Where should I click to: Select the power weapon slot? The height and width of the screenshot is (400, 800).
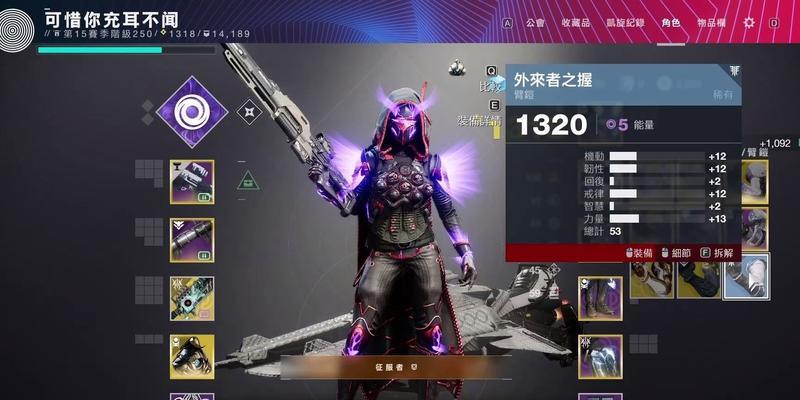point(191,298)
